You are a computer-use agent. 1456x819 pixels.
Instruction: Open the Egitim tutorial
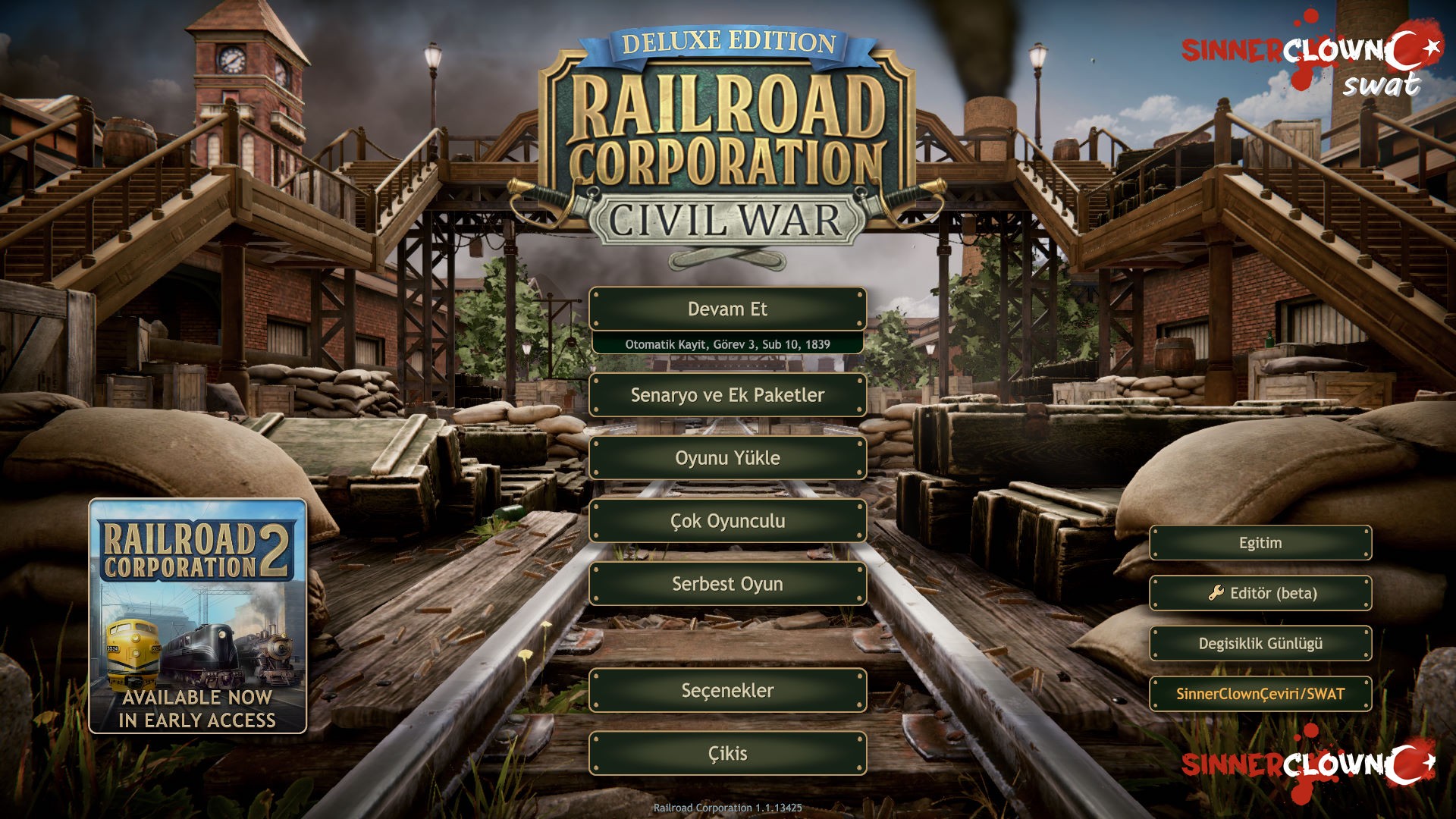pos(1260,543)
